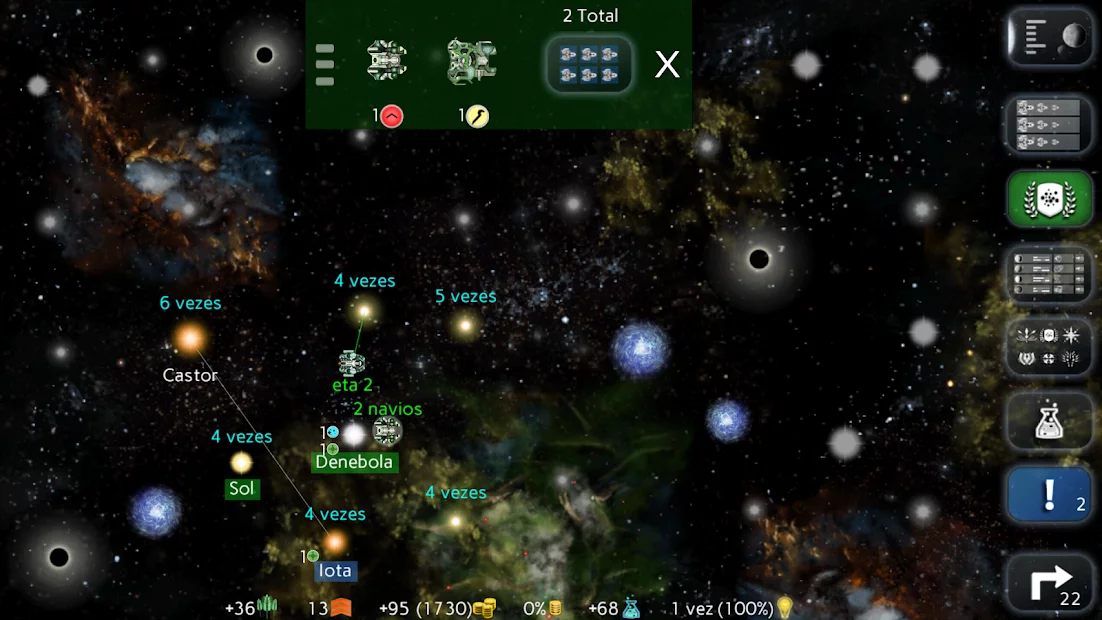Image resolution: width=1102 pixels, height=620 pixels.
Task: Open the fleets list button
Action: point(1049,124)
